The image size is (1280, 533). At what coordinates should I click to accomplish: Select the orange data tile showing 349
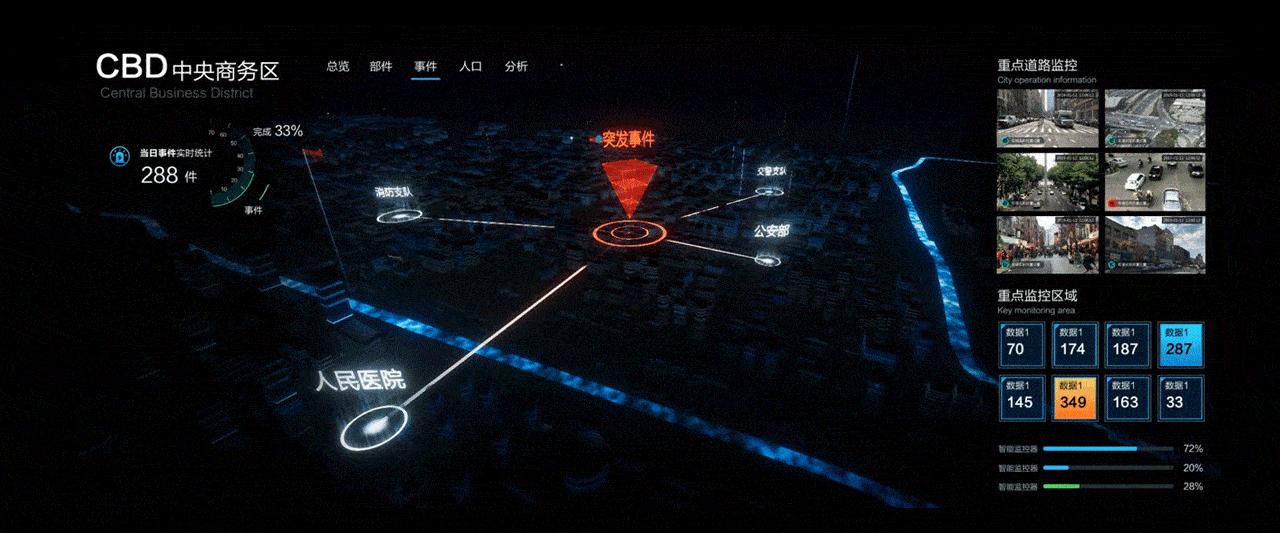(1074, 396)
